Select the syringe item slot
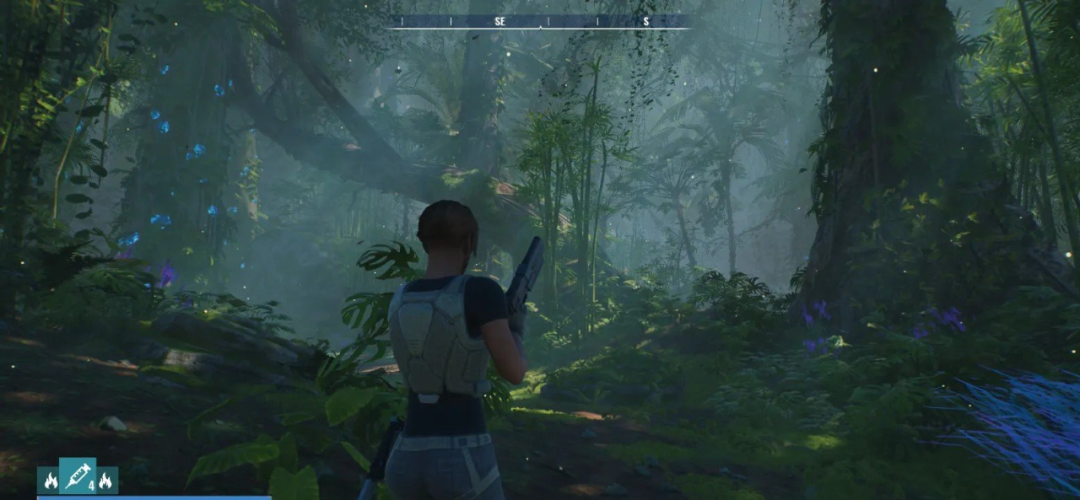This screenshot has width=1080, height=500. coord(77,478)
